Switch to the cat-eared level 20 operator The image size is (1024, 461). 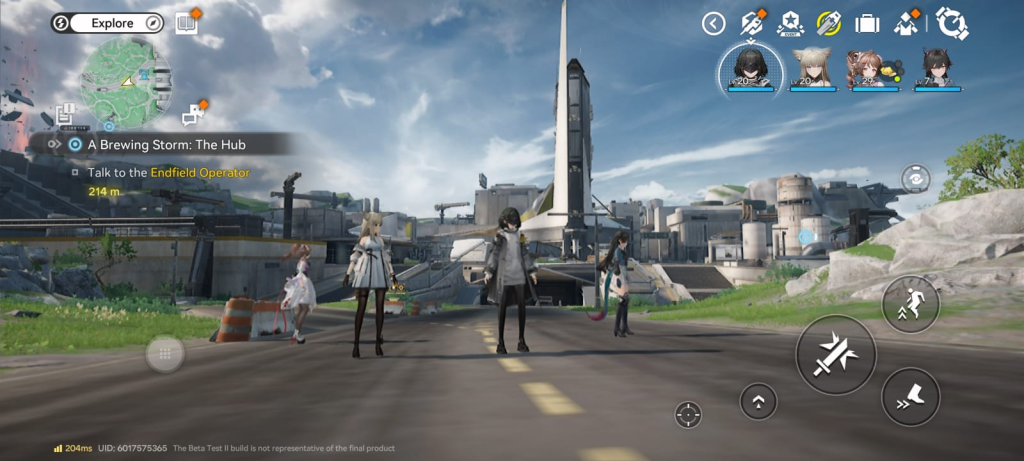pos(812,70)
